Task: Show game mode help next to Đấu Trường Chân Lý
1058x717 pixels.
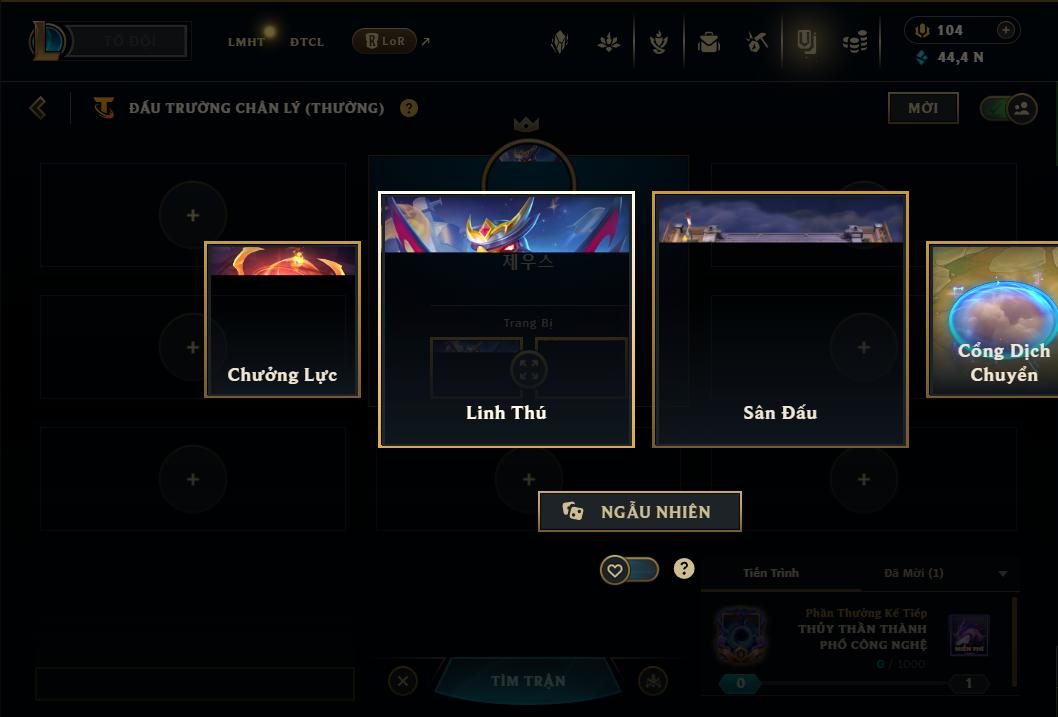Action: click(x=409, y=108)
